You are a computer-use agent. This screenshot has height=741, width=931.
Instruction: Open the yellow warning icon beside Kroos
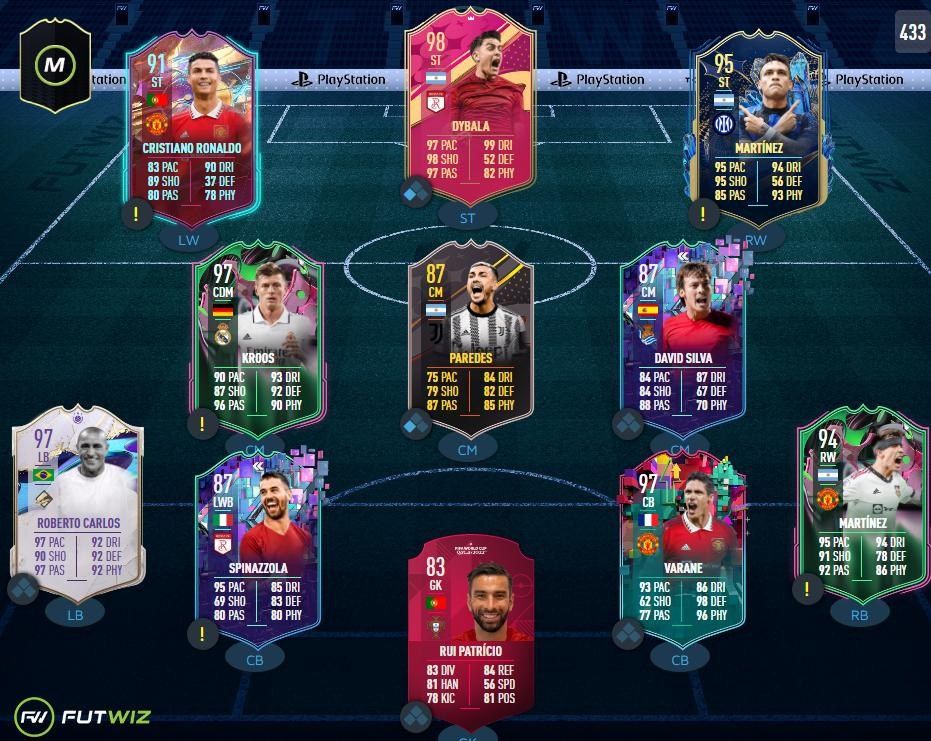tap(202, 424)
